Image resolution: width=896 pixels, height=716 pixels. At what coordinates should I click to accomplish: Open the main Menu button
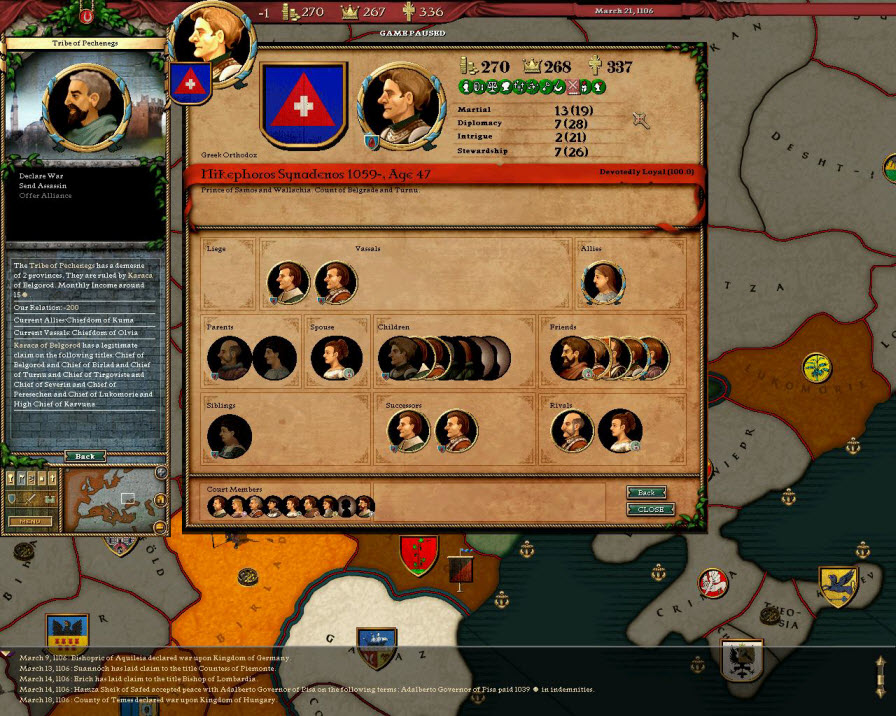click(x=30, y=521)
